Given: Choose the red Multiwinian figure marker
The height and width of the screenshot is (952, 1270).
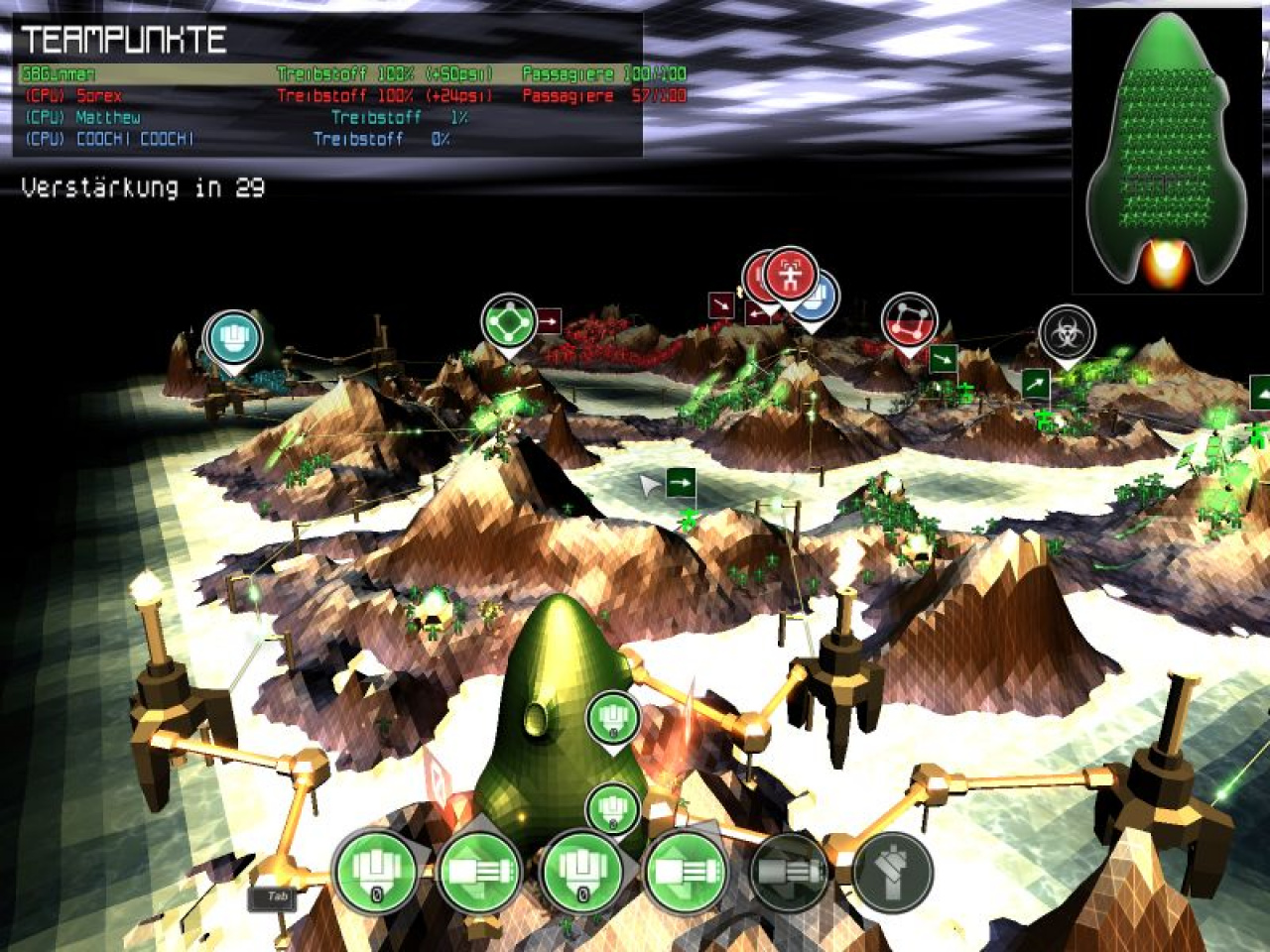Looking at the screenshot, I should pos(791,275).
